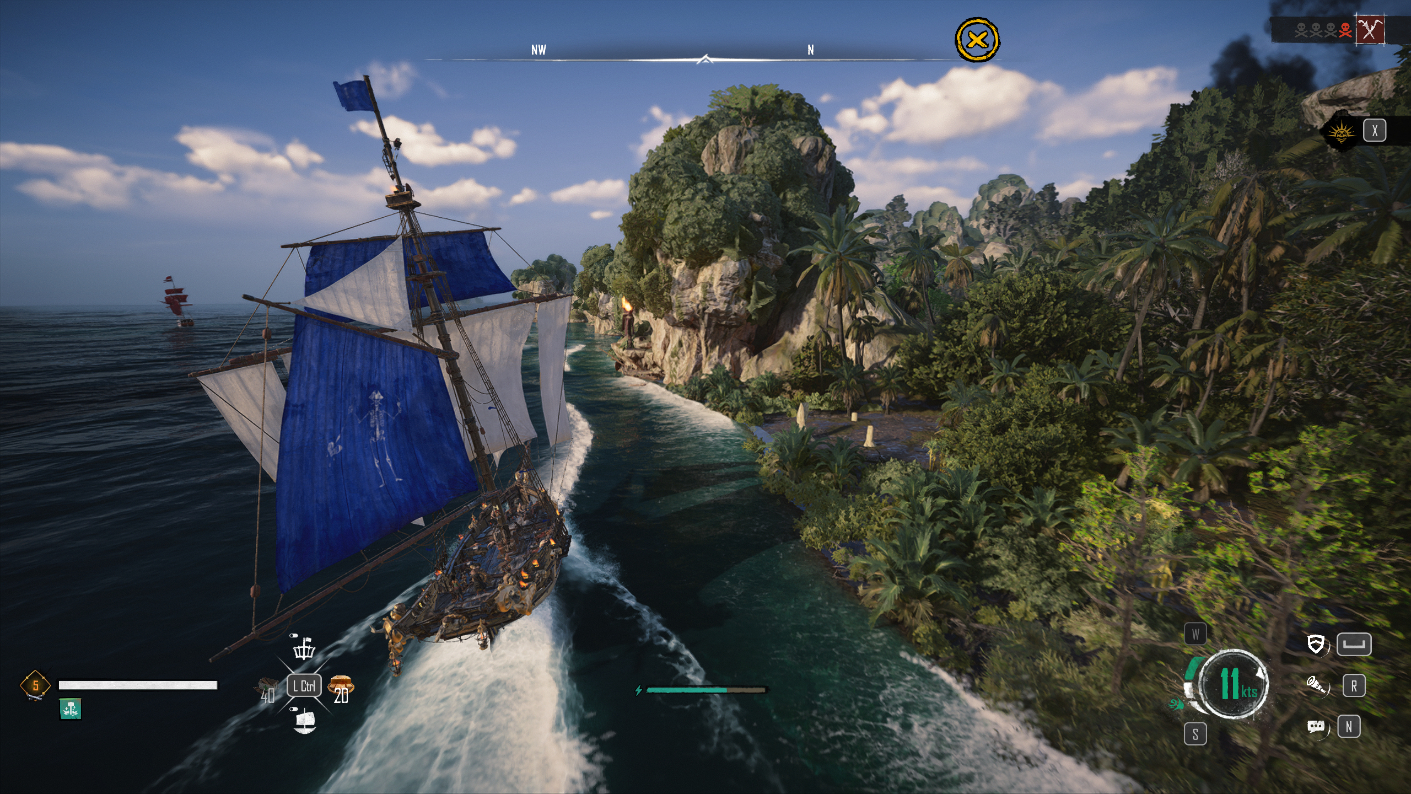1411x794 pixels.
Task: Activate the shield brace icon
Action: click(1317, 644)
